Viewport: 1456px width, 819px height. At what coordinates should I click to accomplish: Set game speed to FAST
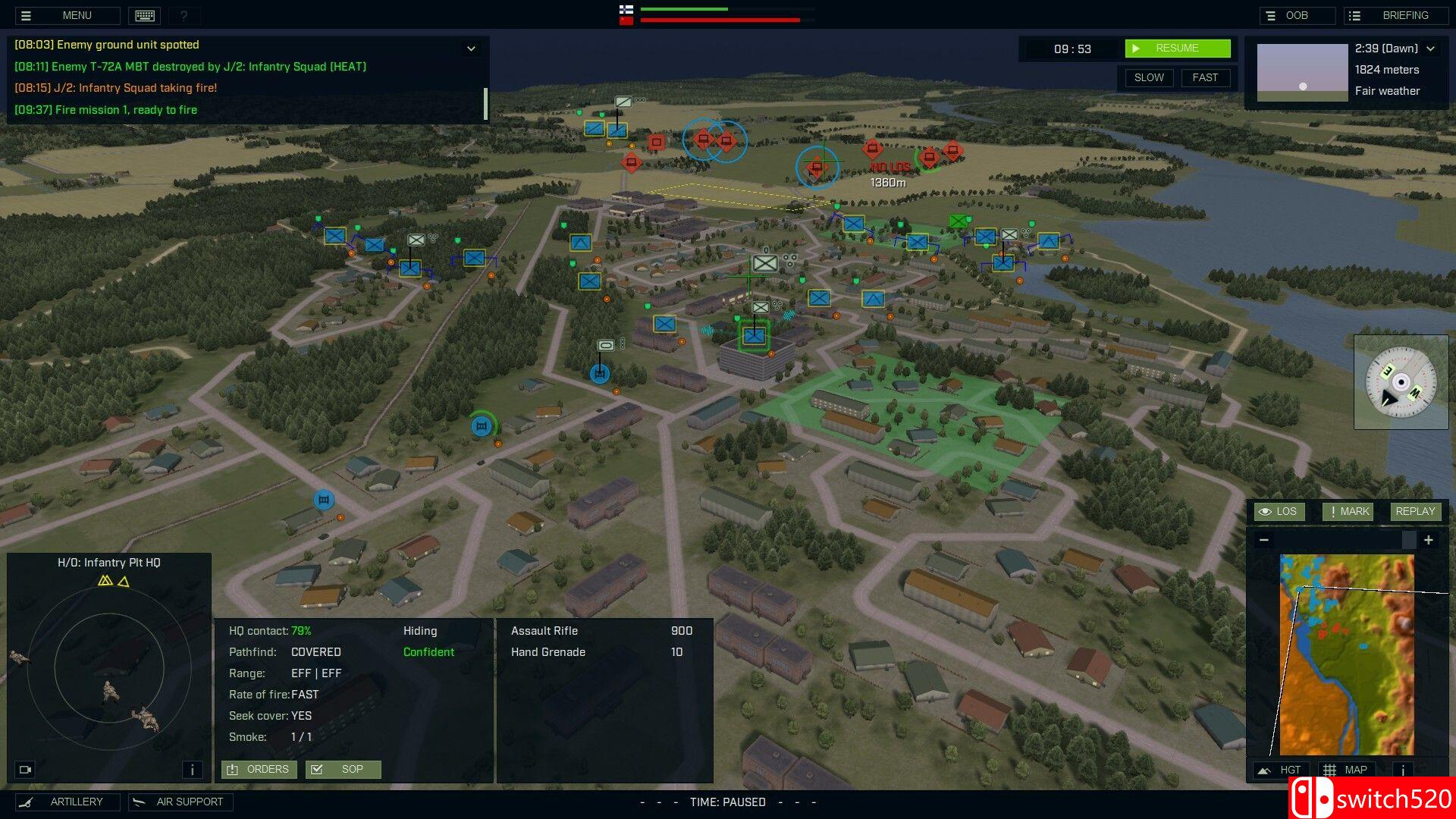[1205, 77]
